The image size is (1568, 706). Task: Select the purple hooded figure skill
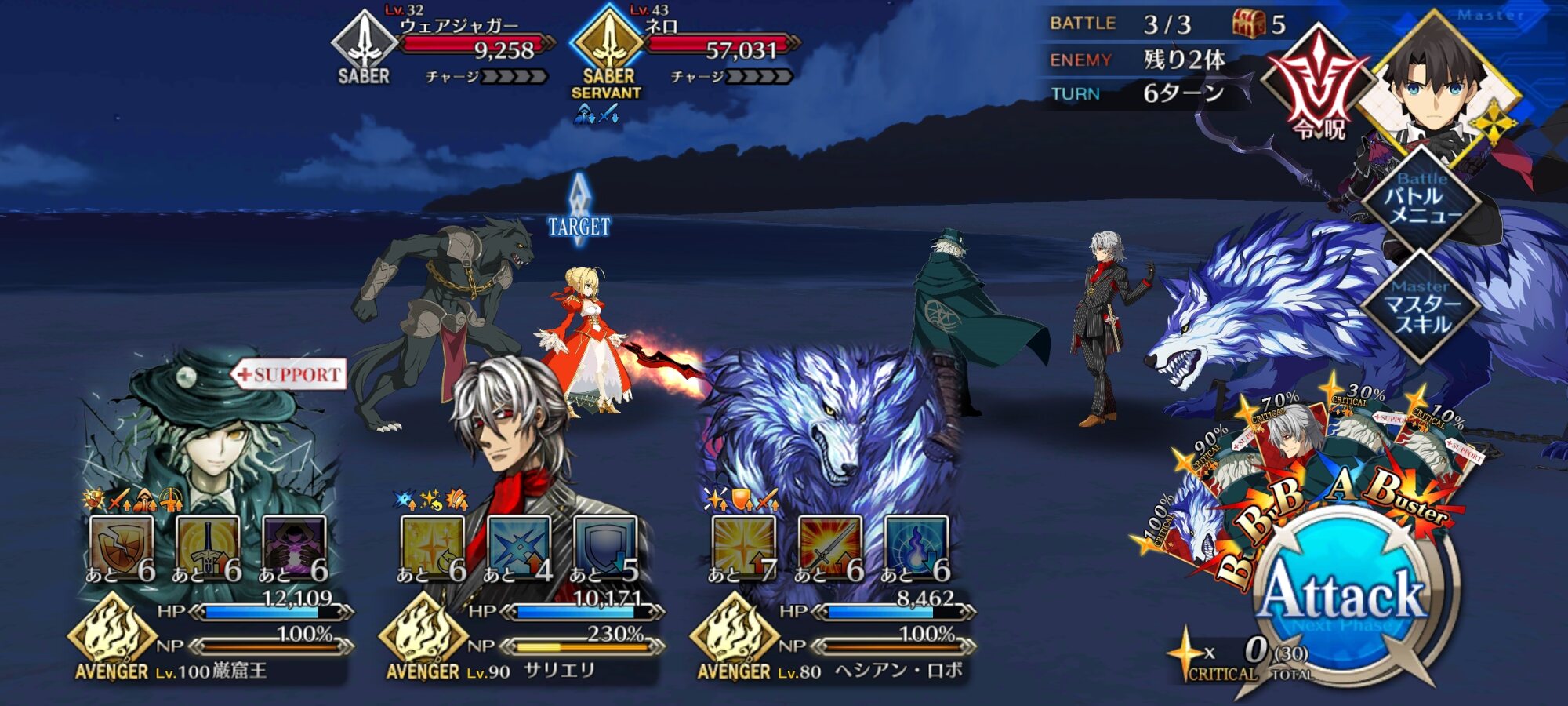[x=293, y=545]
